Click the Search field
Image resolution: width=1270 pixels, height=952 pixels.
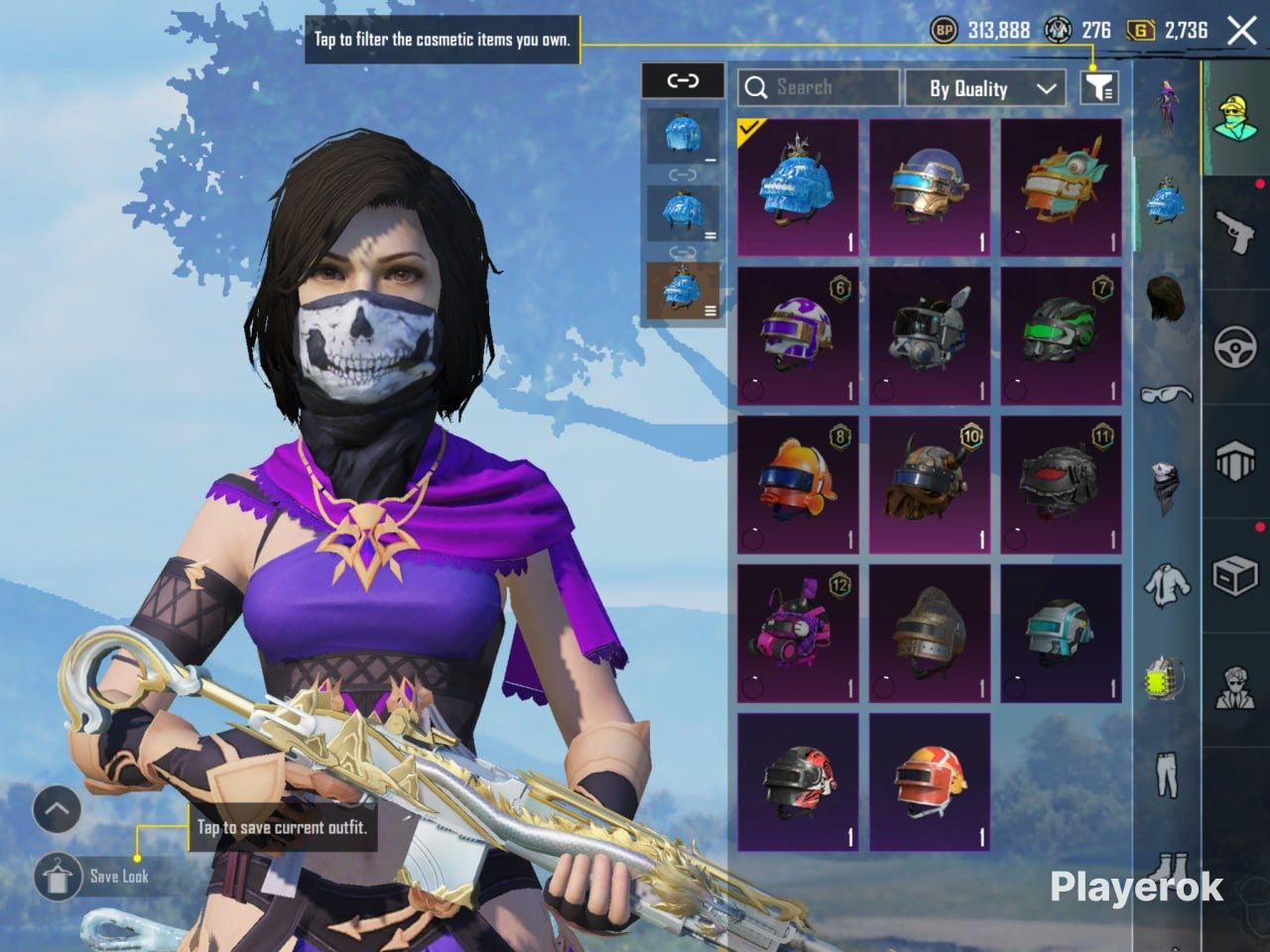point(819,88)
